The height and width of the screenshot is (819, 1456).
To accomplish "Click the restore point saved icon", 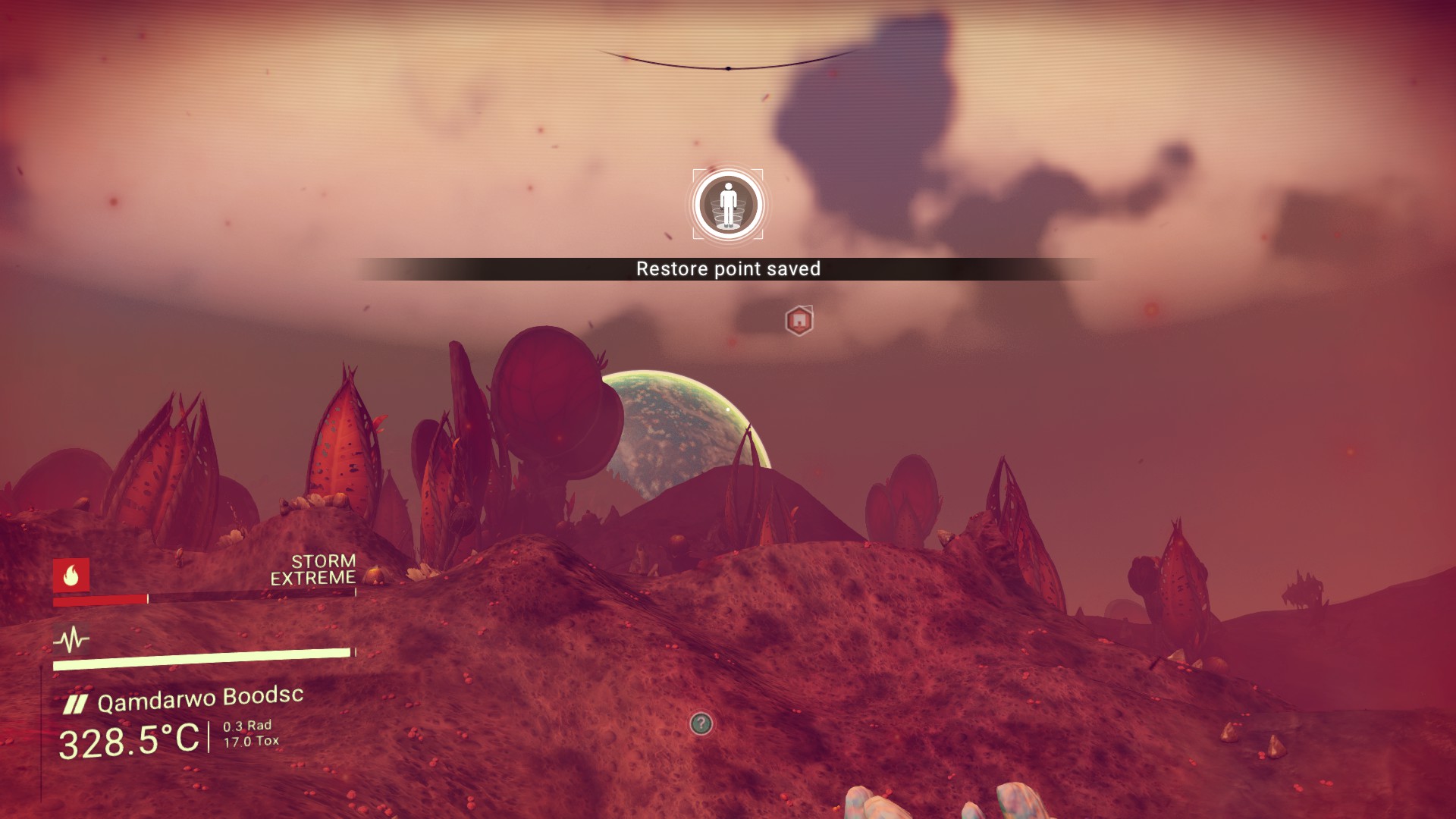I will click(x=728, y=205).
